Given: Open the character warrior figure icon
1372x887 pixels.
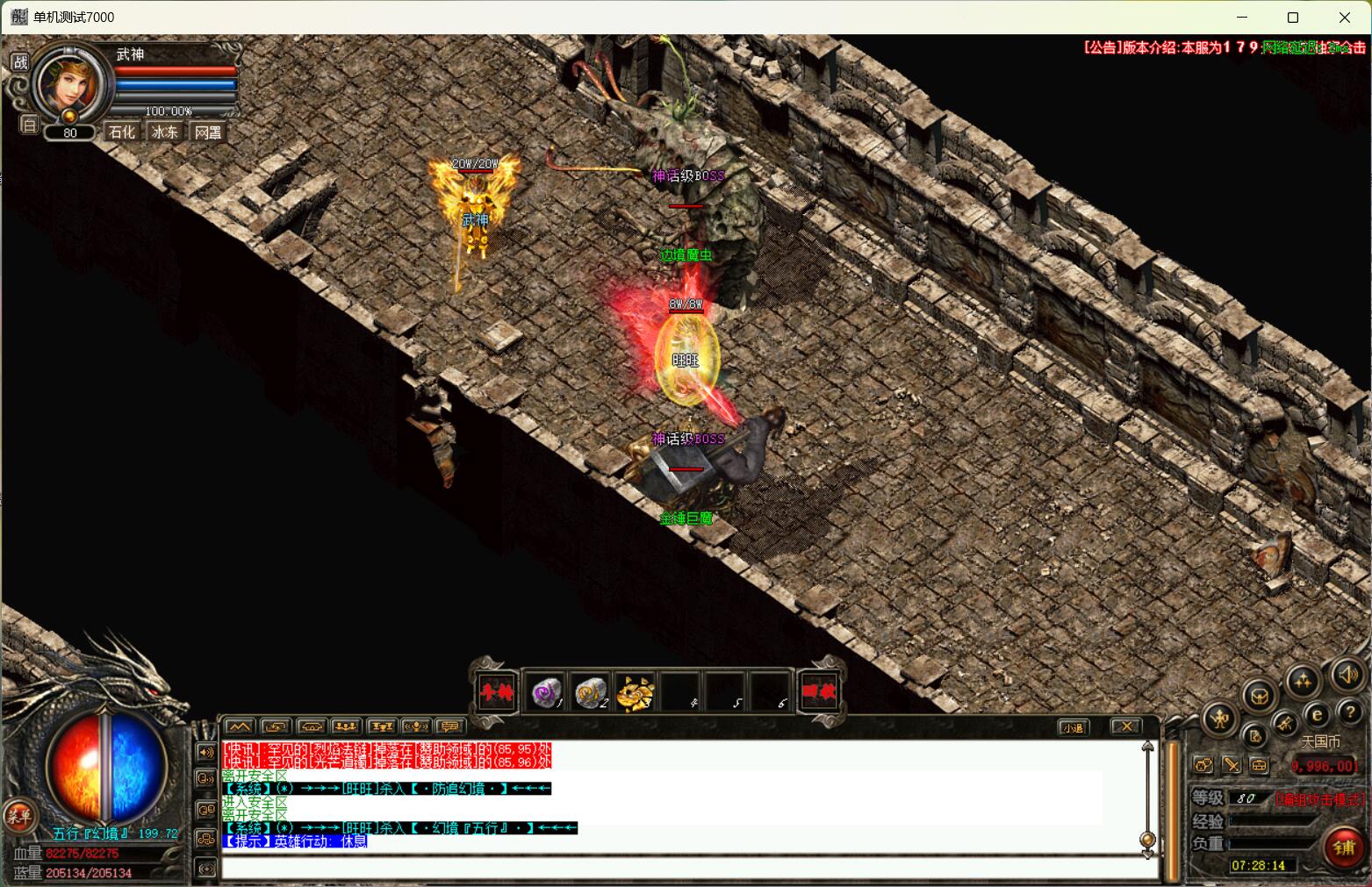Looking at the screenshot, I should (x=1219, y=720).
